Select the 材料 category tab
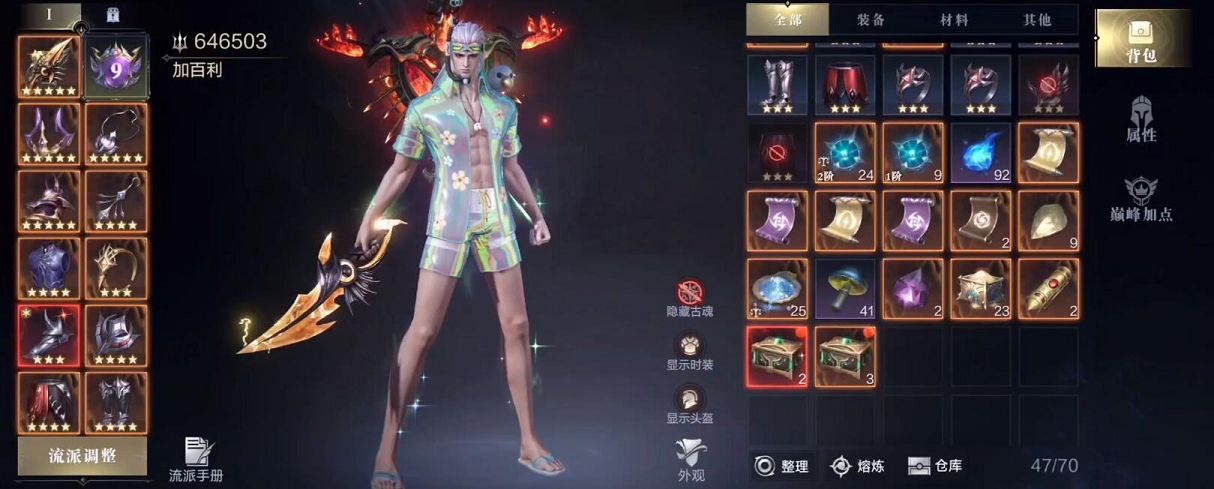 coord(954,19)
